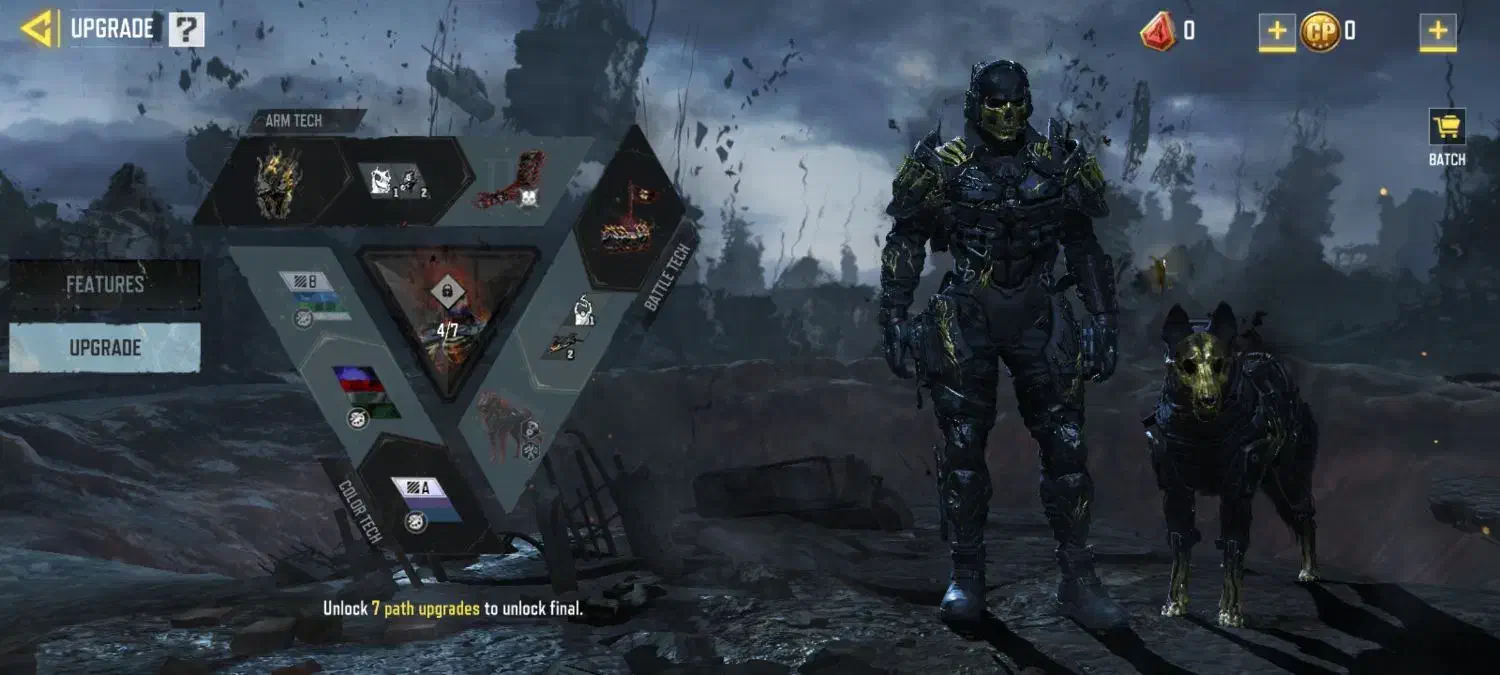This screenshot has height=675, width=1500.
Task: Open the question mark help button
Action: 186,30
